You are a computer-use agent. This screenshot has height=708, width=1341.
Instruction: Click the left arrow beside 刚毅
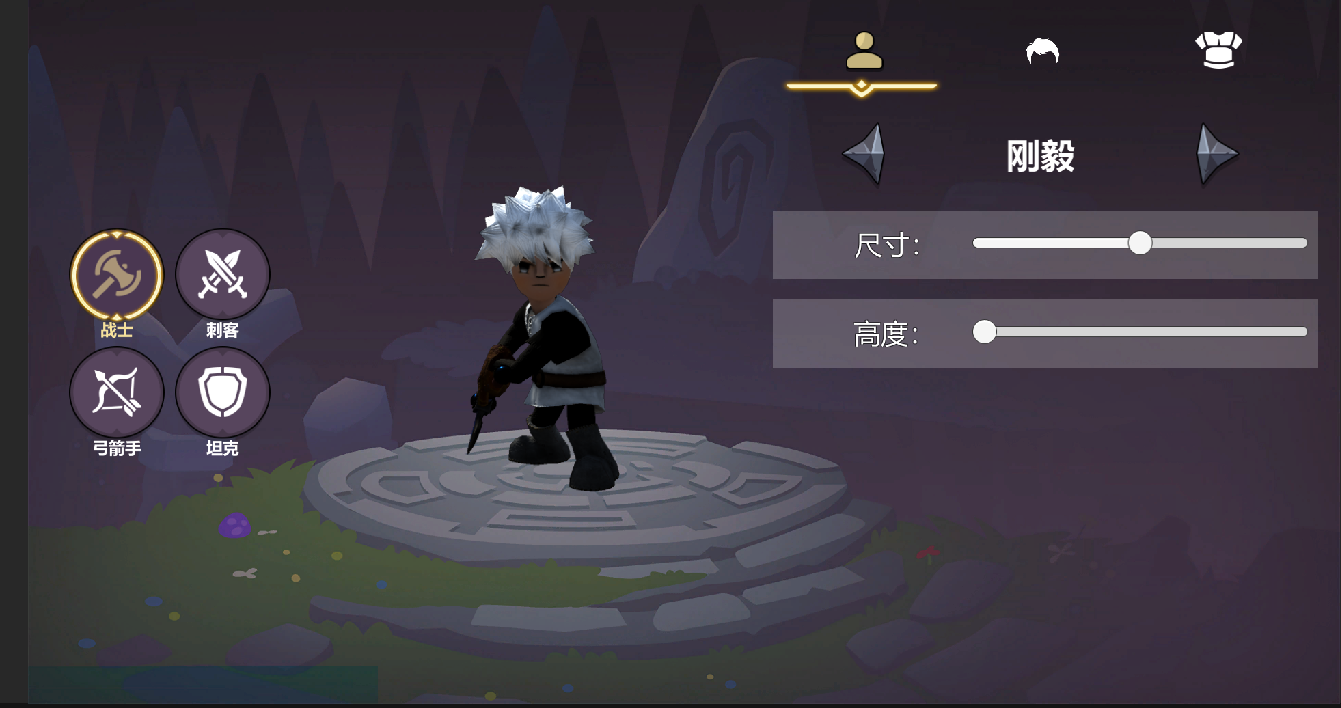click(x=864, y=155)
